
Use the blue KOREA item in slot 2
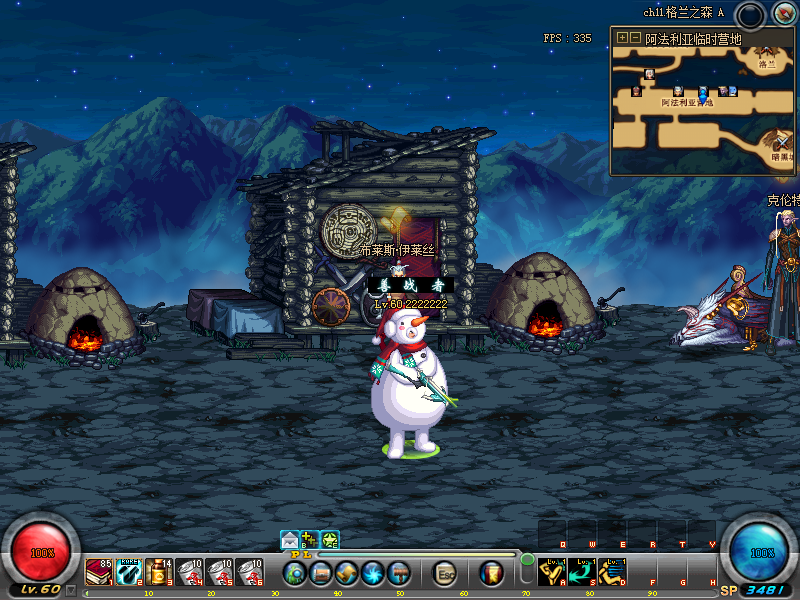click(129, 572)
